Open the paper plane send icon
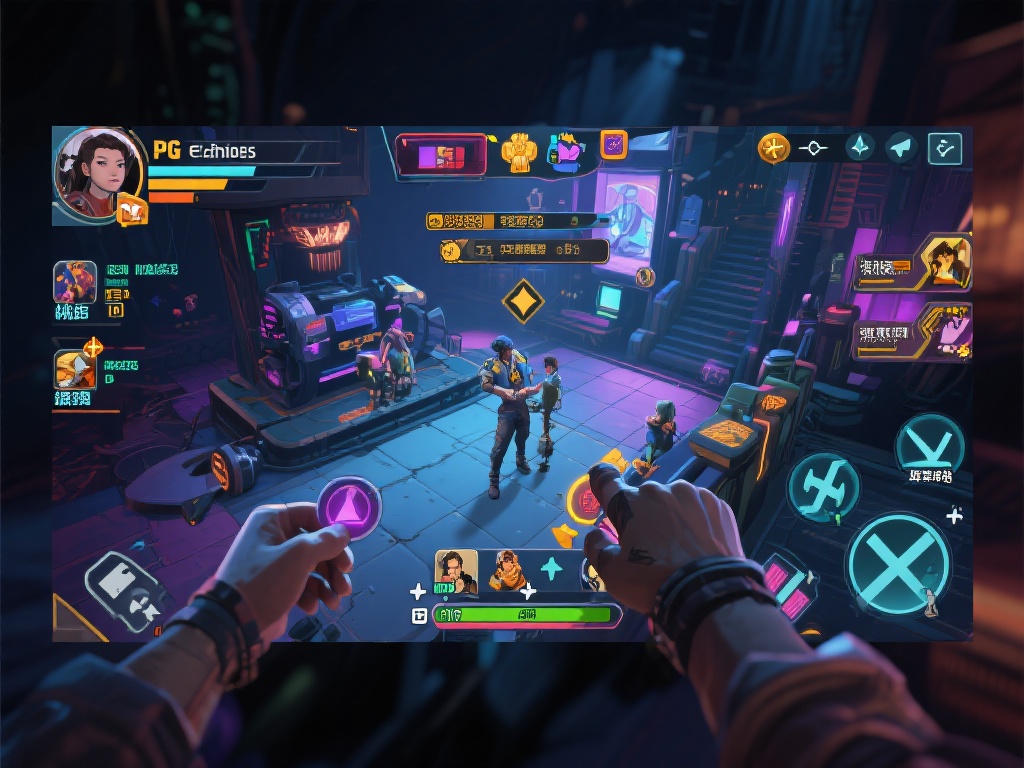Viewport: 1024px width, 768px height. point(901,147)
